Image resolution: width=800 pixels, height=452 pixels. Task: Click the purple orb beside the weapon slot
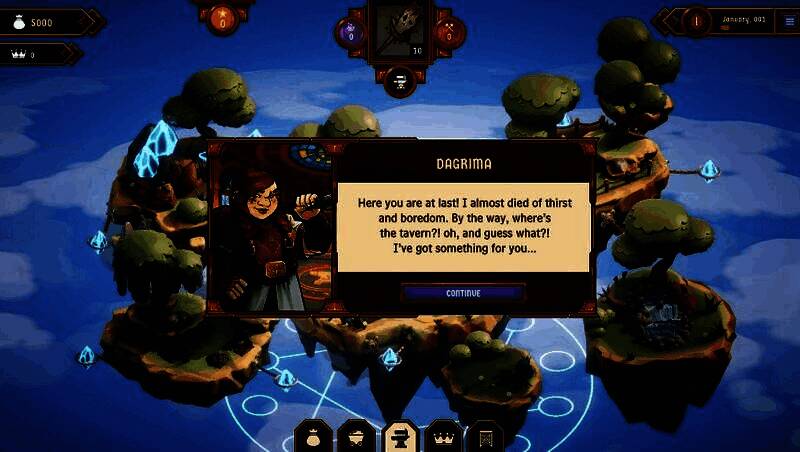[351, 32]
